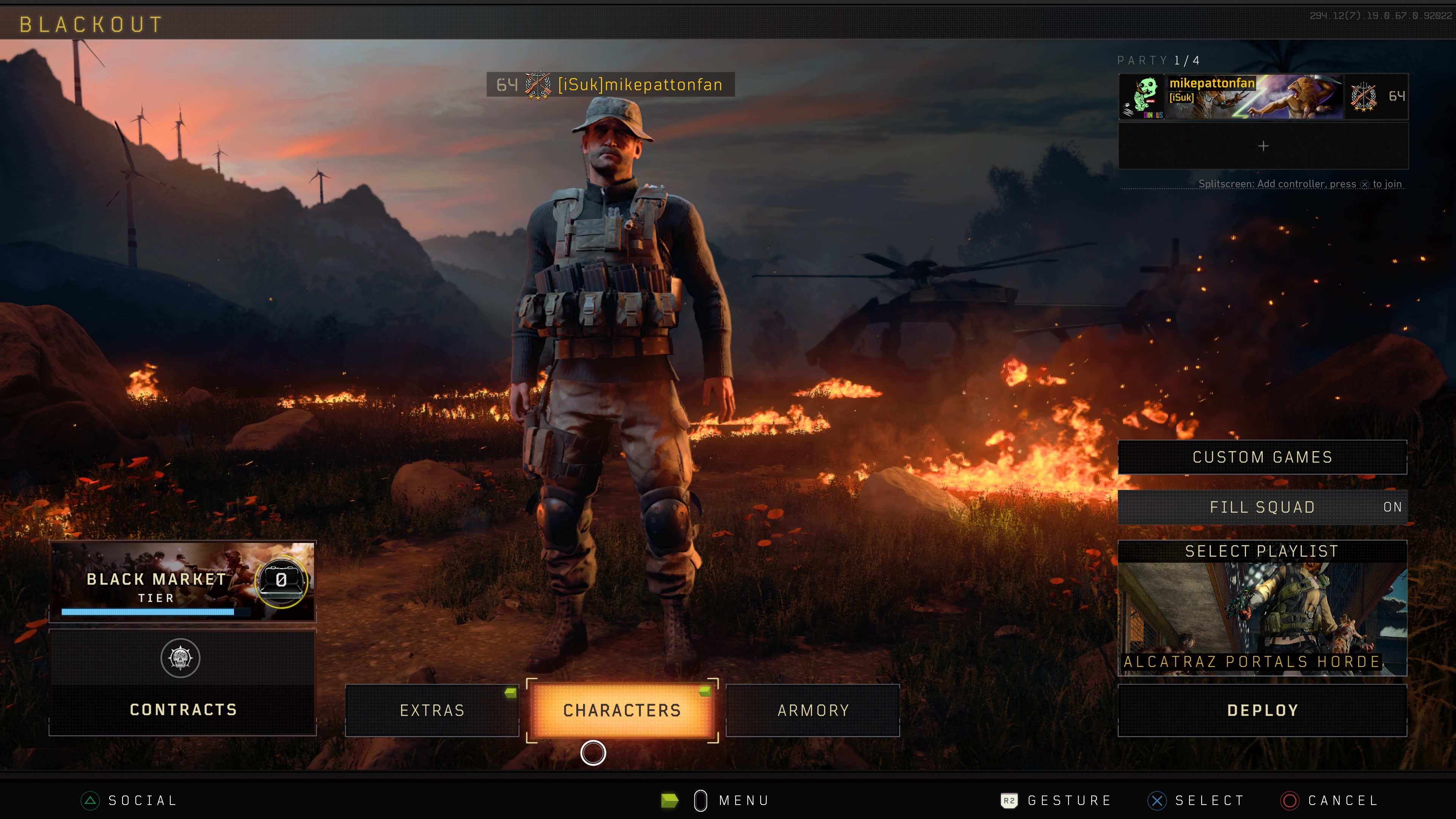The height and width of the screenshot is (819, 1456).
Task: Go to the Armory
Action: [813, 710]
